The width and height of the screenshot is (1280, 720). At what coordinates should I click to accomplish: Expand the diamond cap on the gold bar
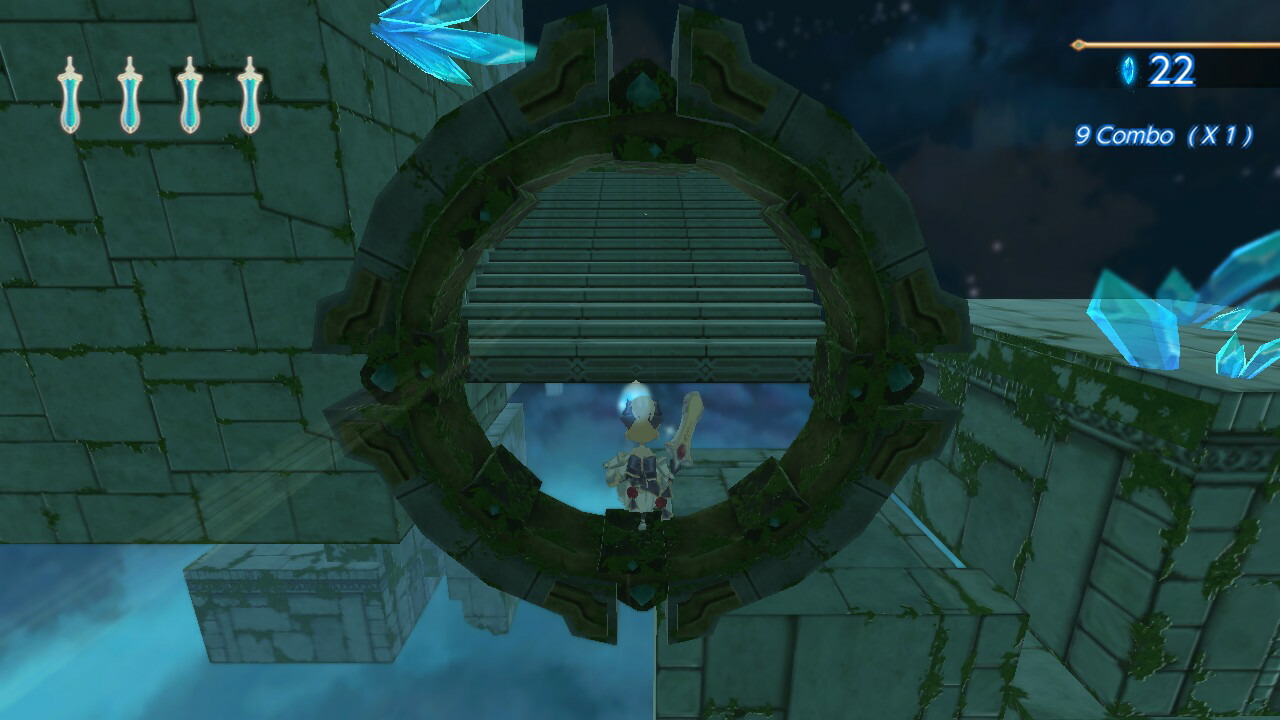tap(1079, 45)
